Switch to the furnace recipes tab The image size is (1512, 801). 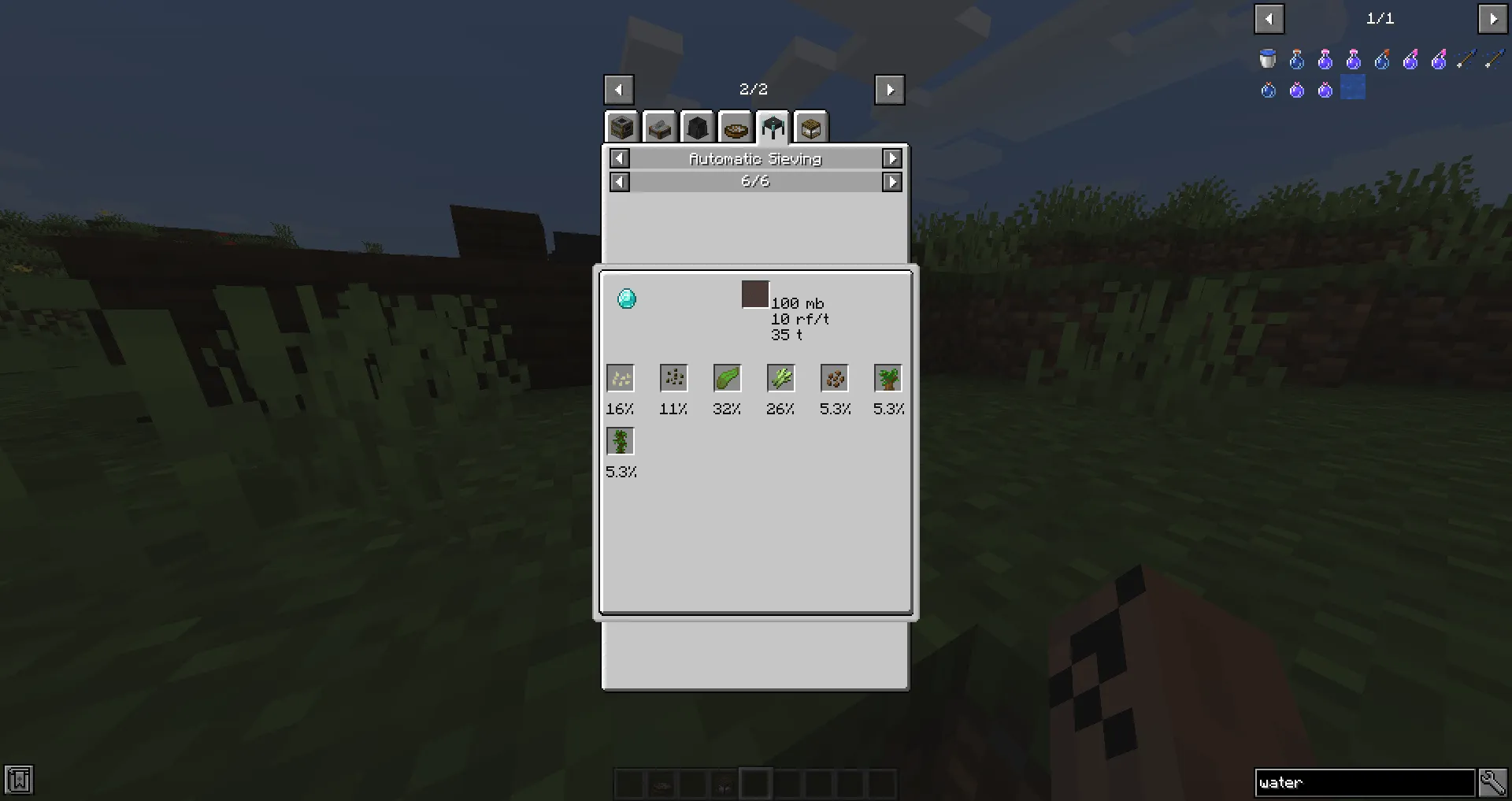point(622,126)
